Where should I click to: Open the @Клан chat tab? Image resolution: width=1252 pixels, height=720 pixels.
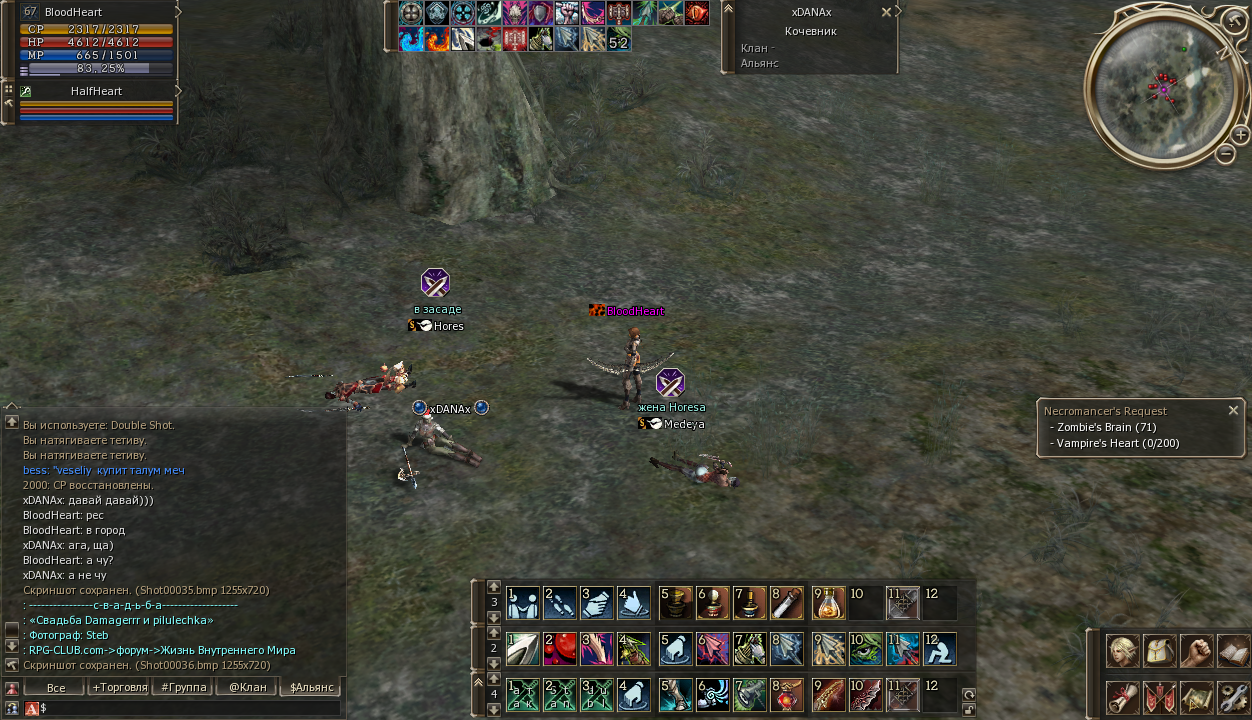pos(247,688)
